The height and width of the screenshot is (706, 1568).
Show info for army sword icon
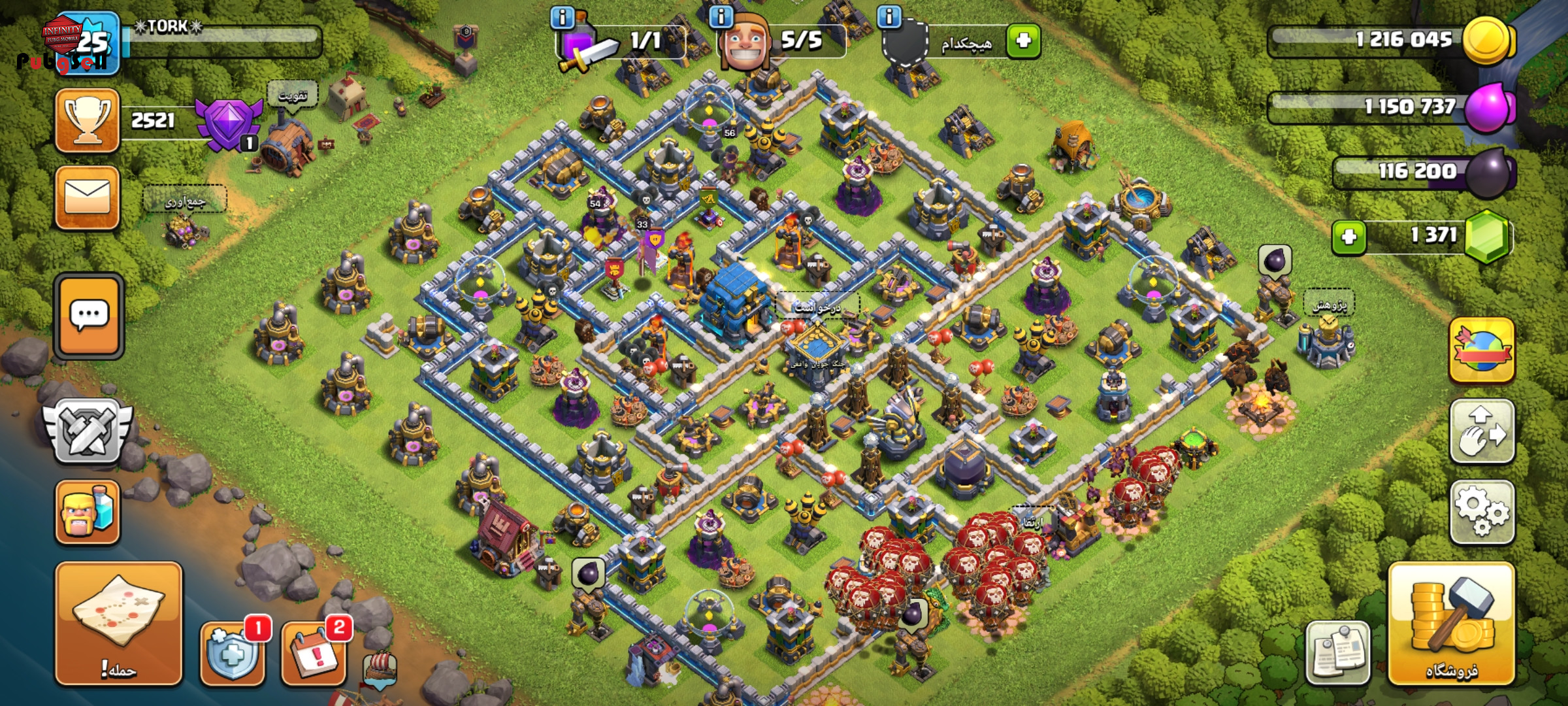click(563, 17)
